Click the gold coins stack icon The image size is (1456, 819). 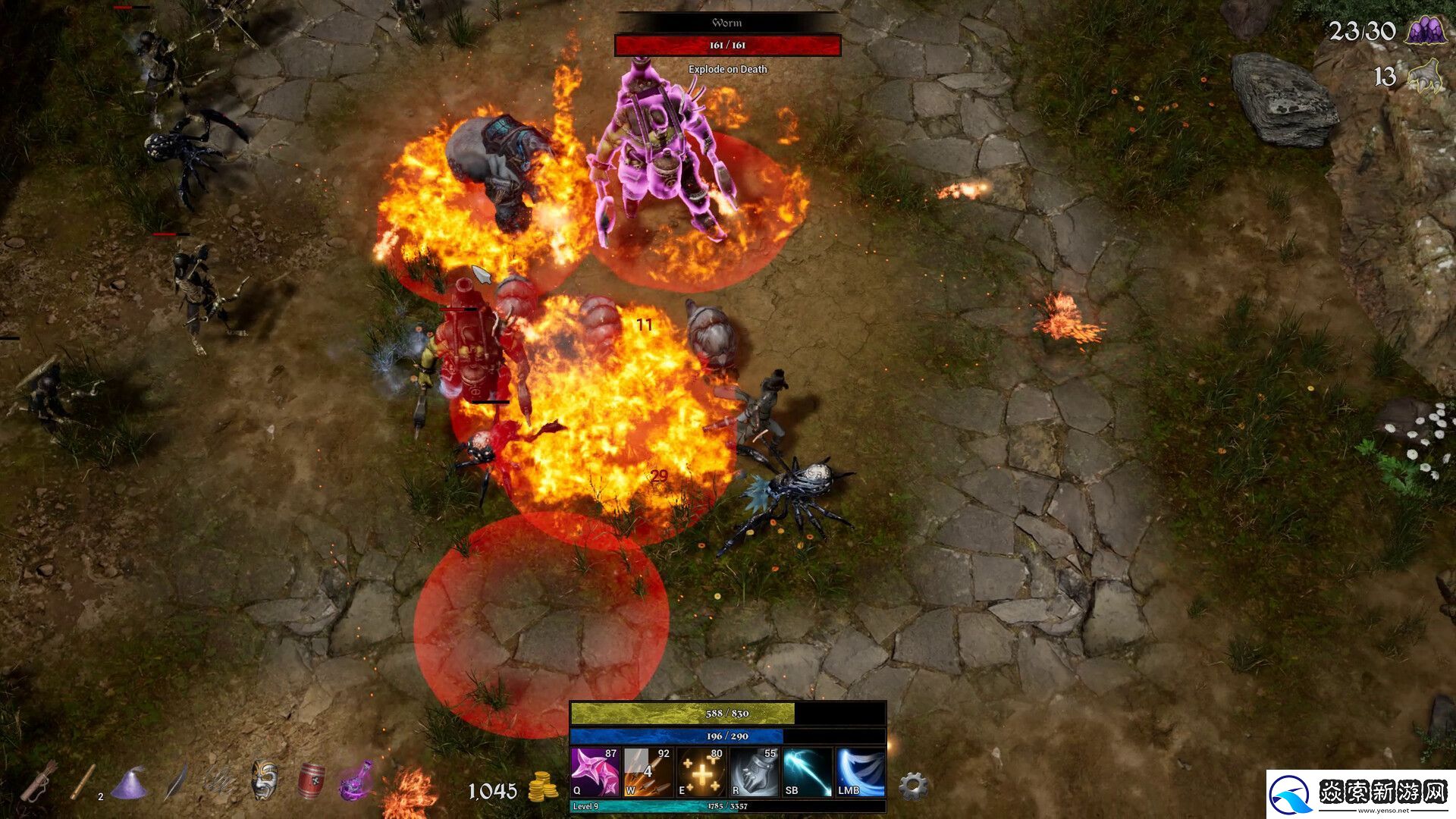click(543, 789)
